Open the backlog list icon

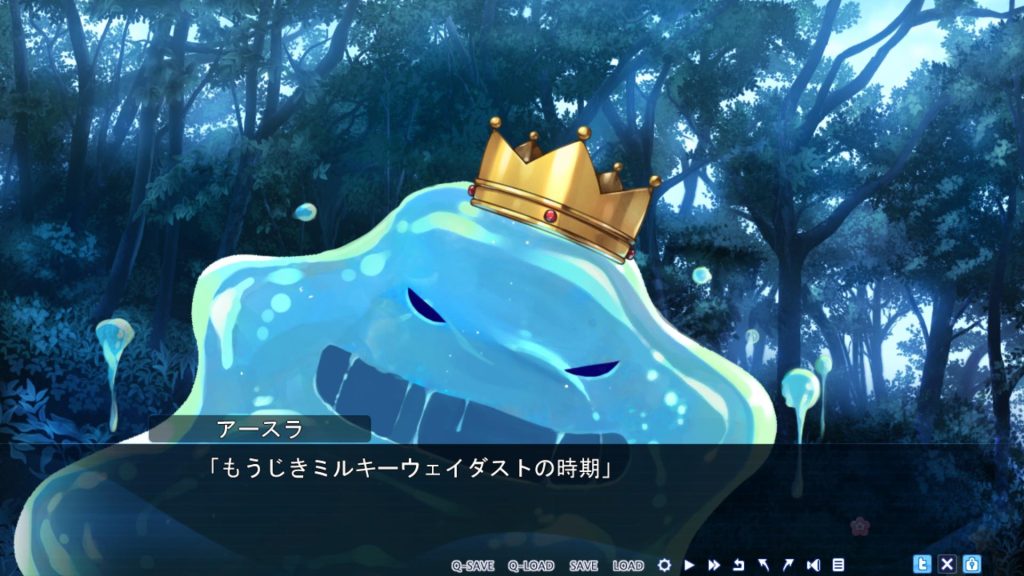838,565
